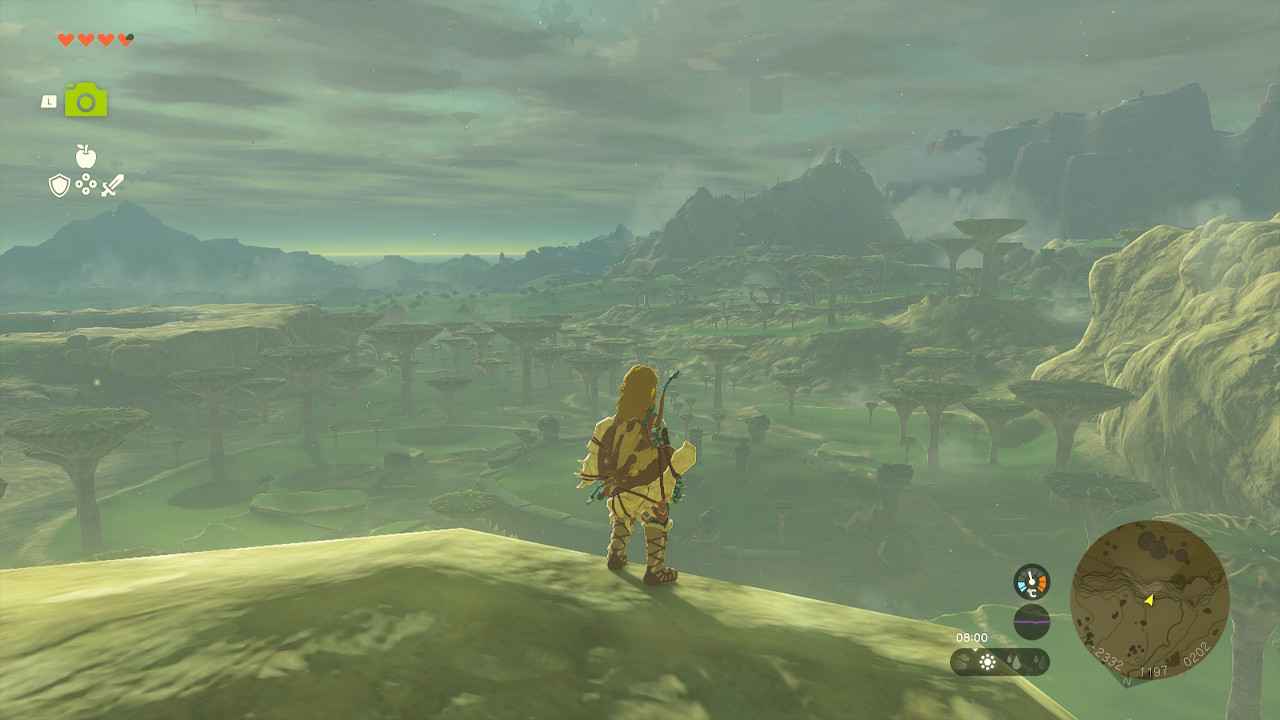
Task: Select the shield defense icon
Action: click(x=59, y=185)
